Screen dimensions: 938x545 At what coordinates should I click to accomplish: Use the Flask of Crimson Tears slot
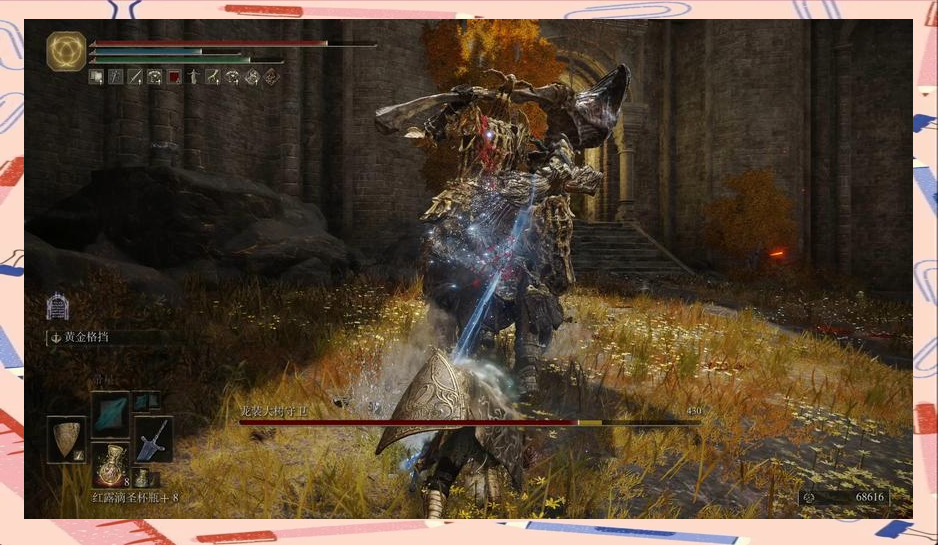coord(110,465)
